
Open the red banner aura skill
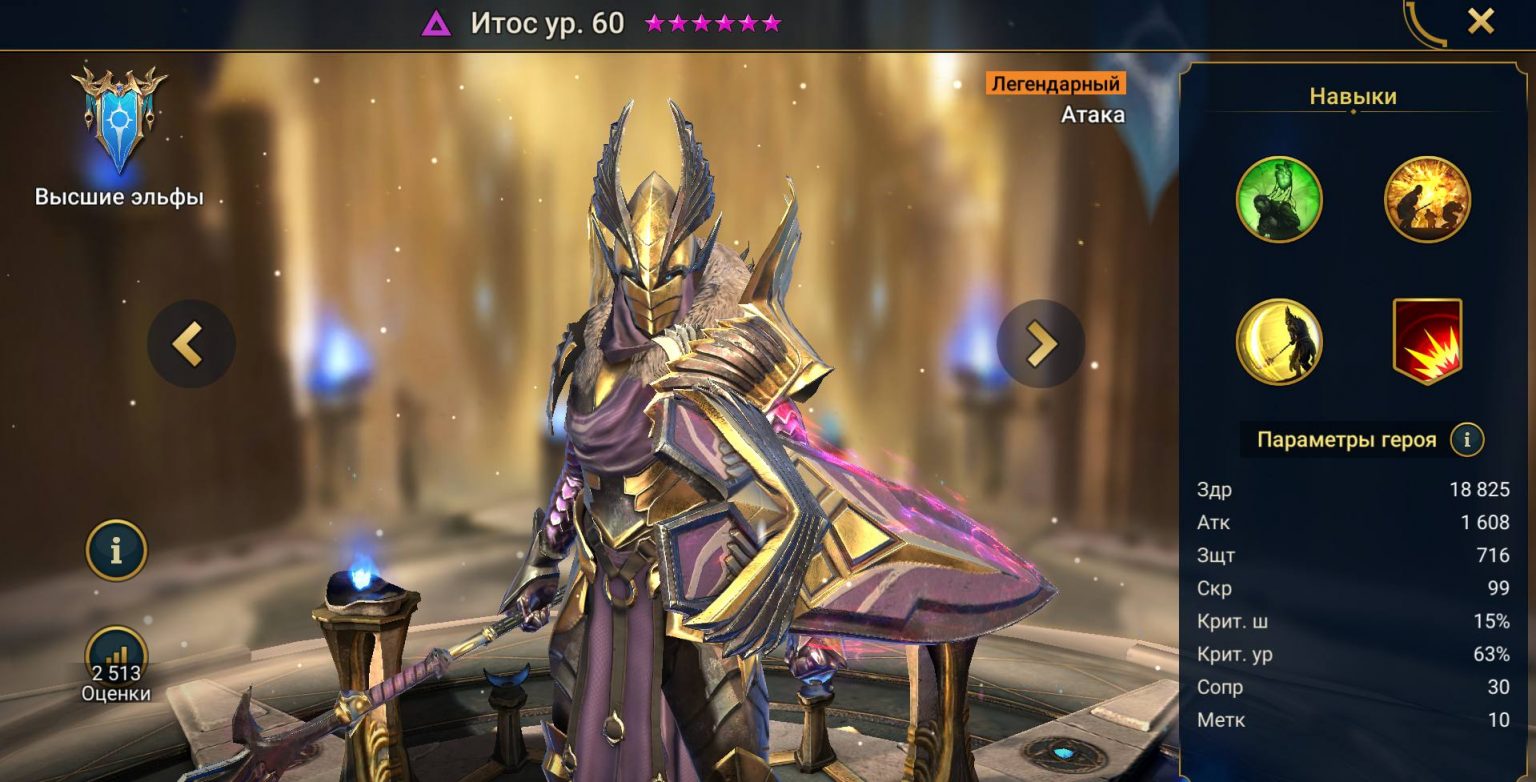tap(1427, 342)
